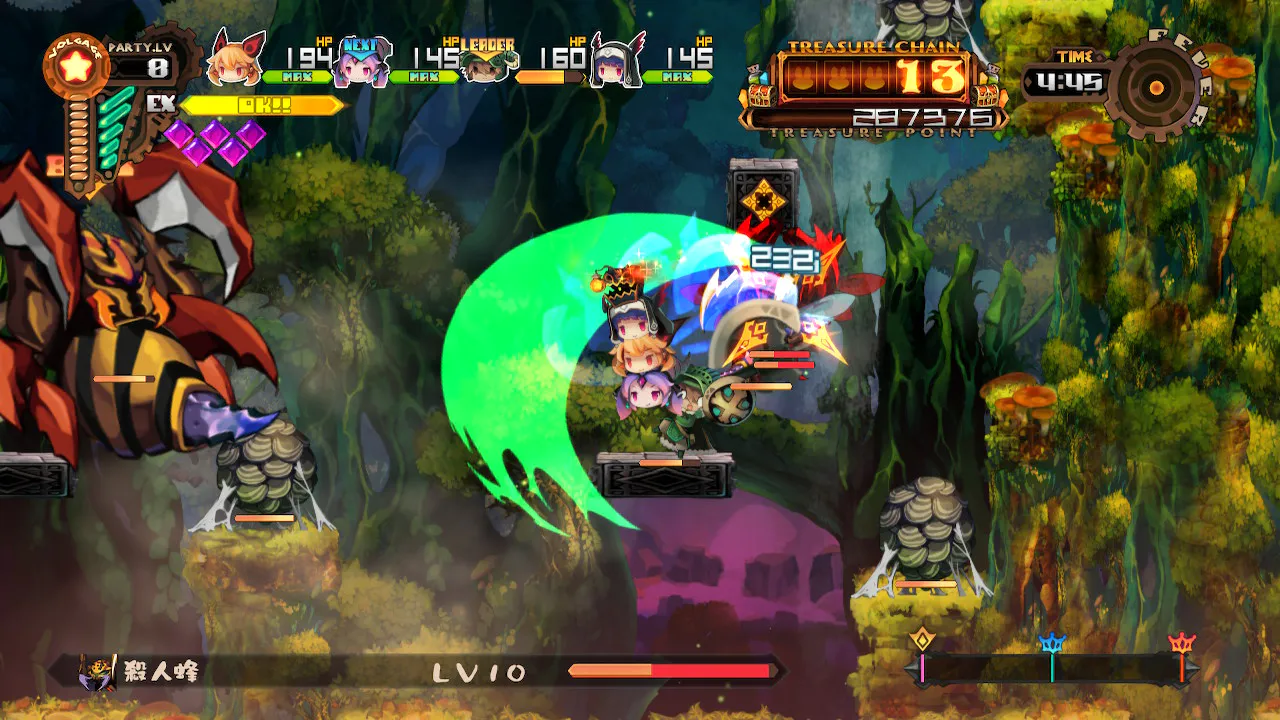Choose the purple-haired portrait marked NEXT
The image size is (1280, 720).
362,62
